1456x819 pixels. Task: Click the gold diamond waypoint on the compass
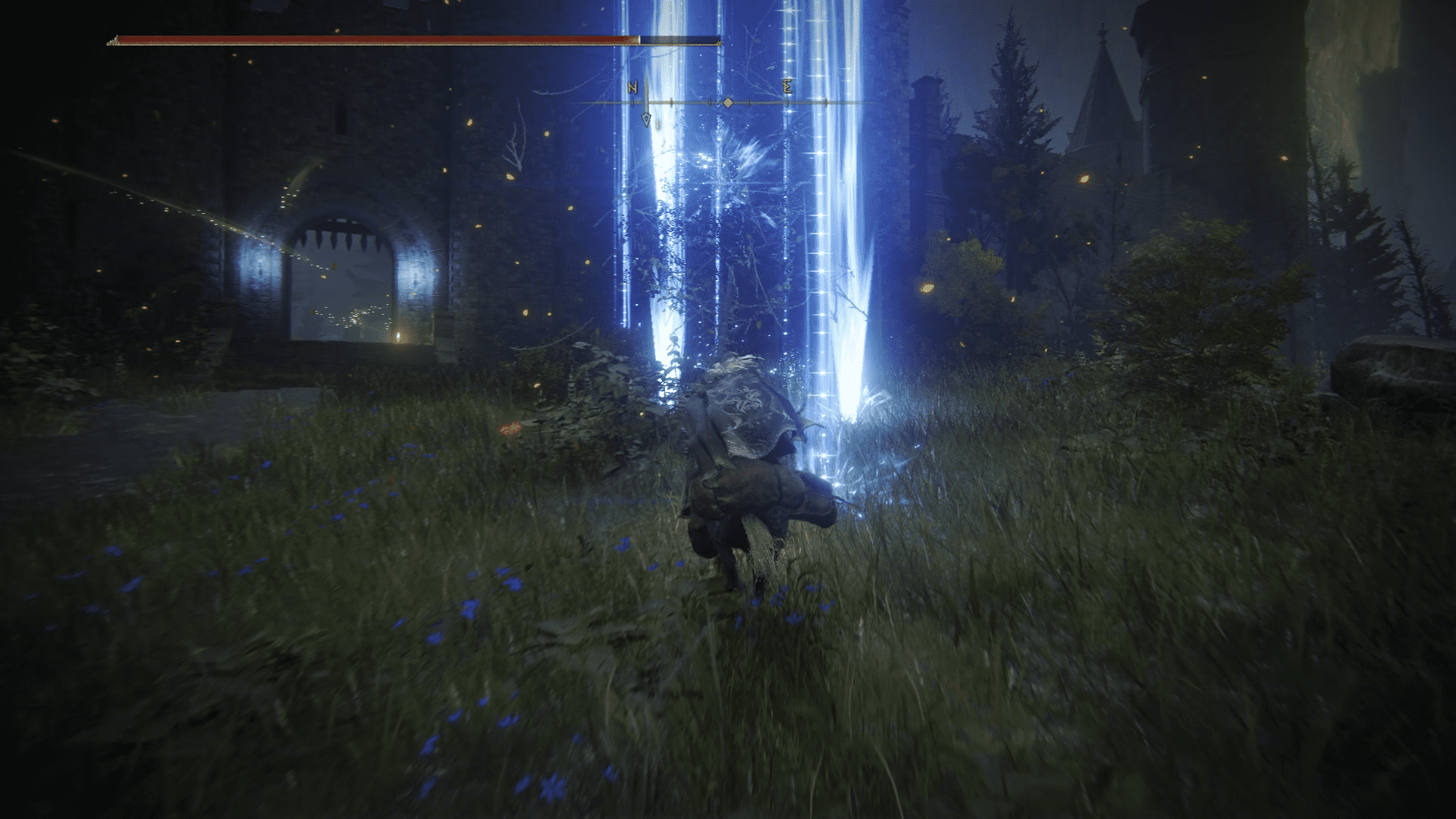point(727,102)
